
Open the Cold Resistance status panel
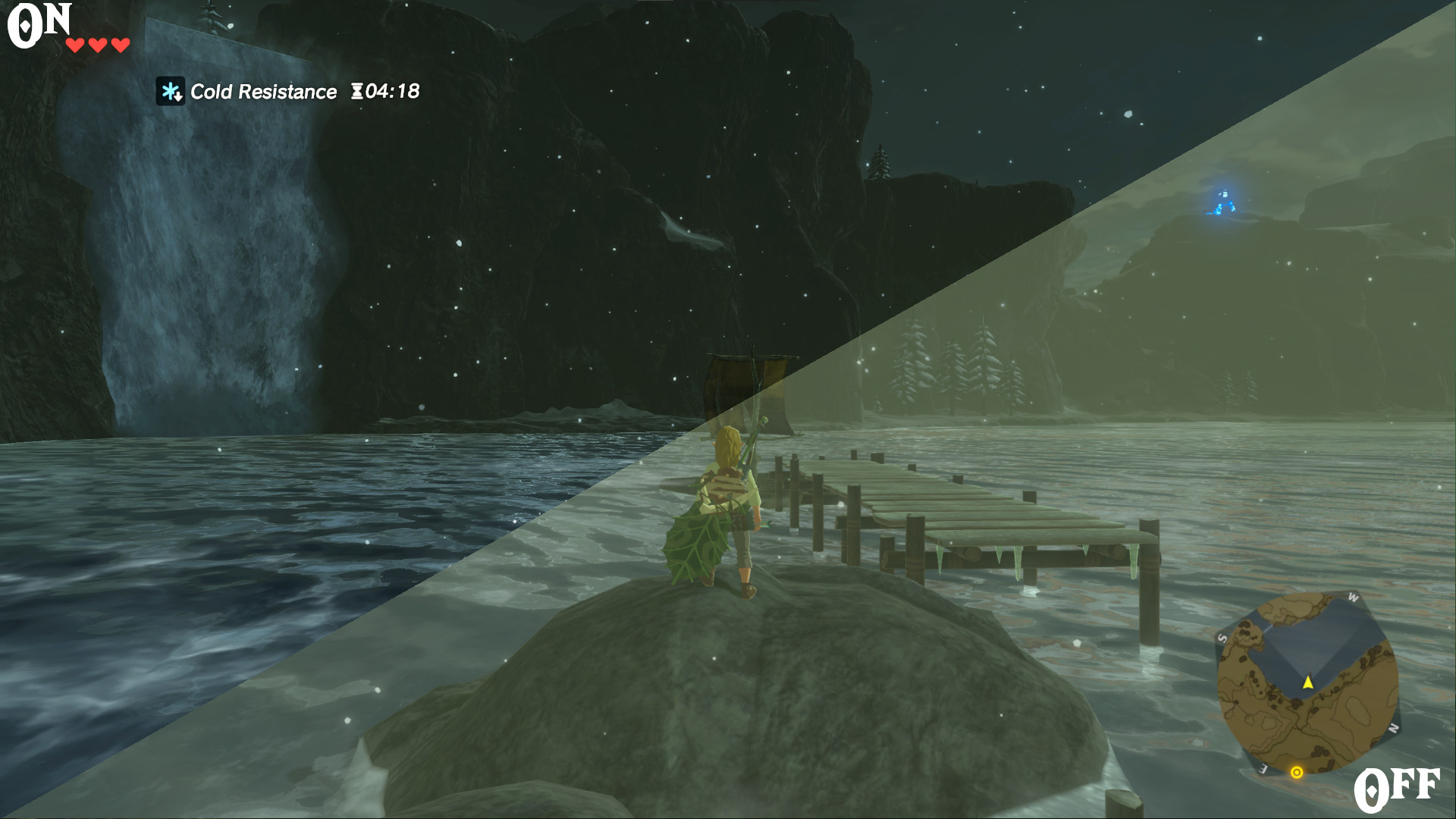pyautogui.click(x=284, y=91)
